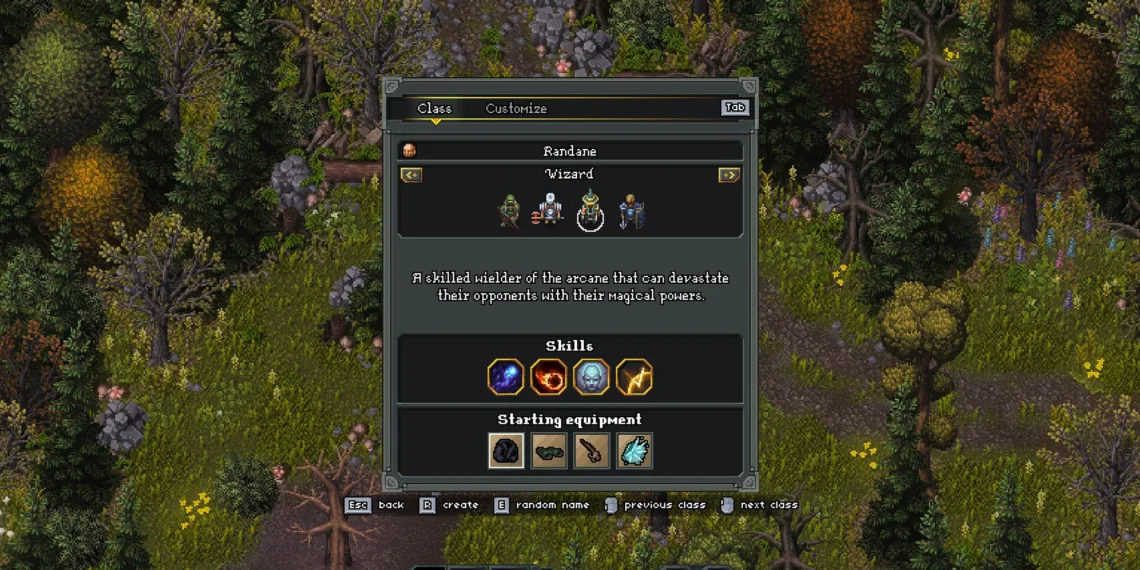Inspect the blue arcane orb skill

tap(506, 377)
